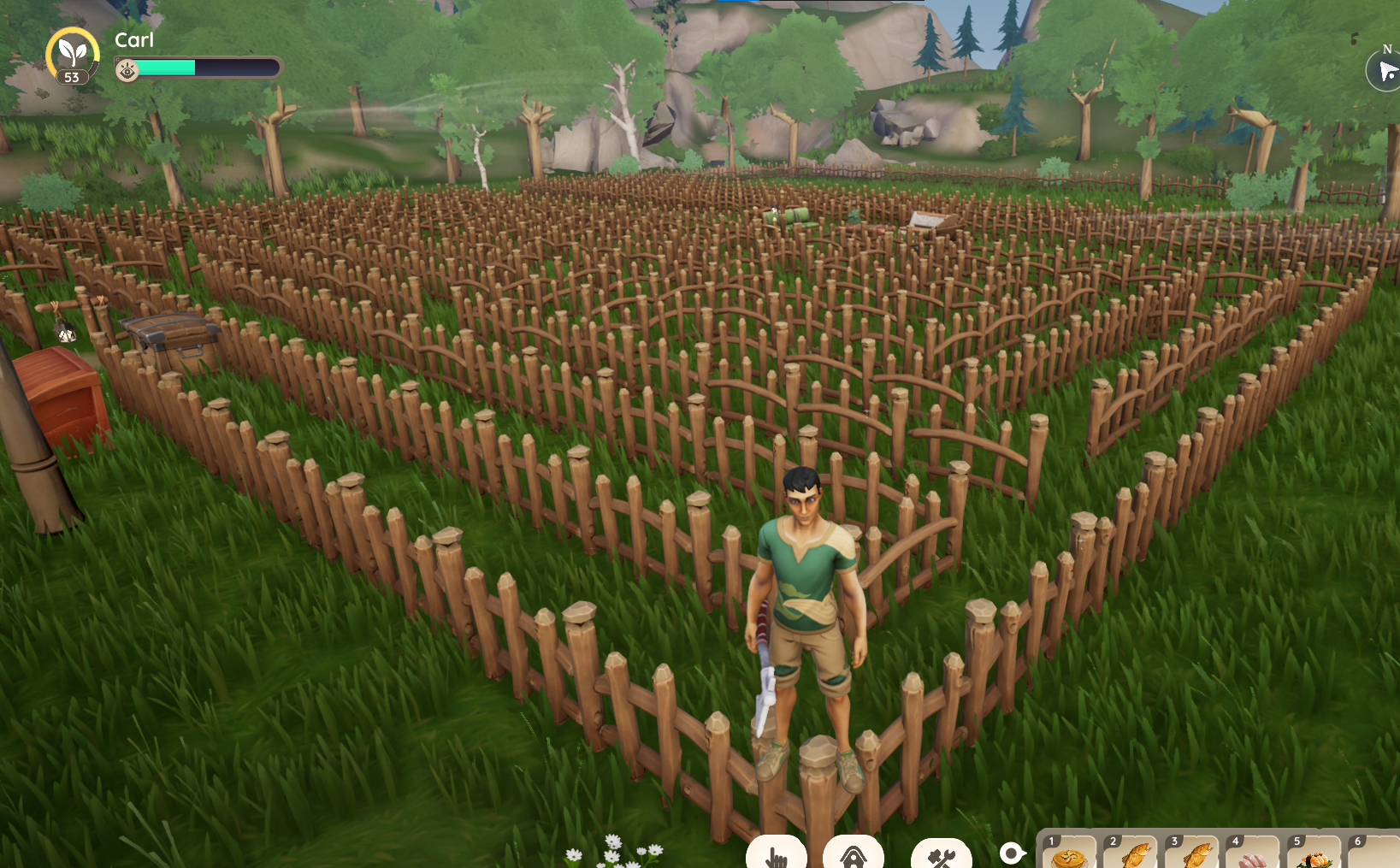Open the compass minimap with the N marker
Screen dimensions: 1400x868
click(1385, 70)
